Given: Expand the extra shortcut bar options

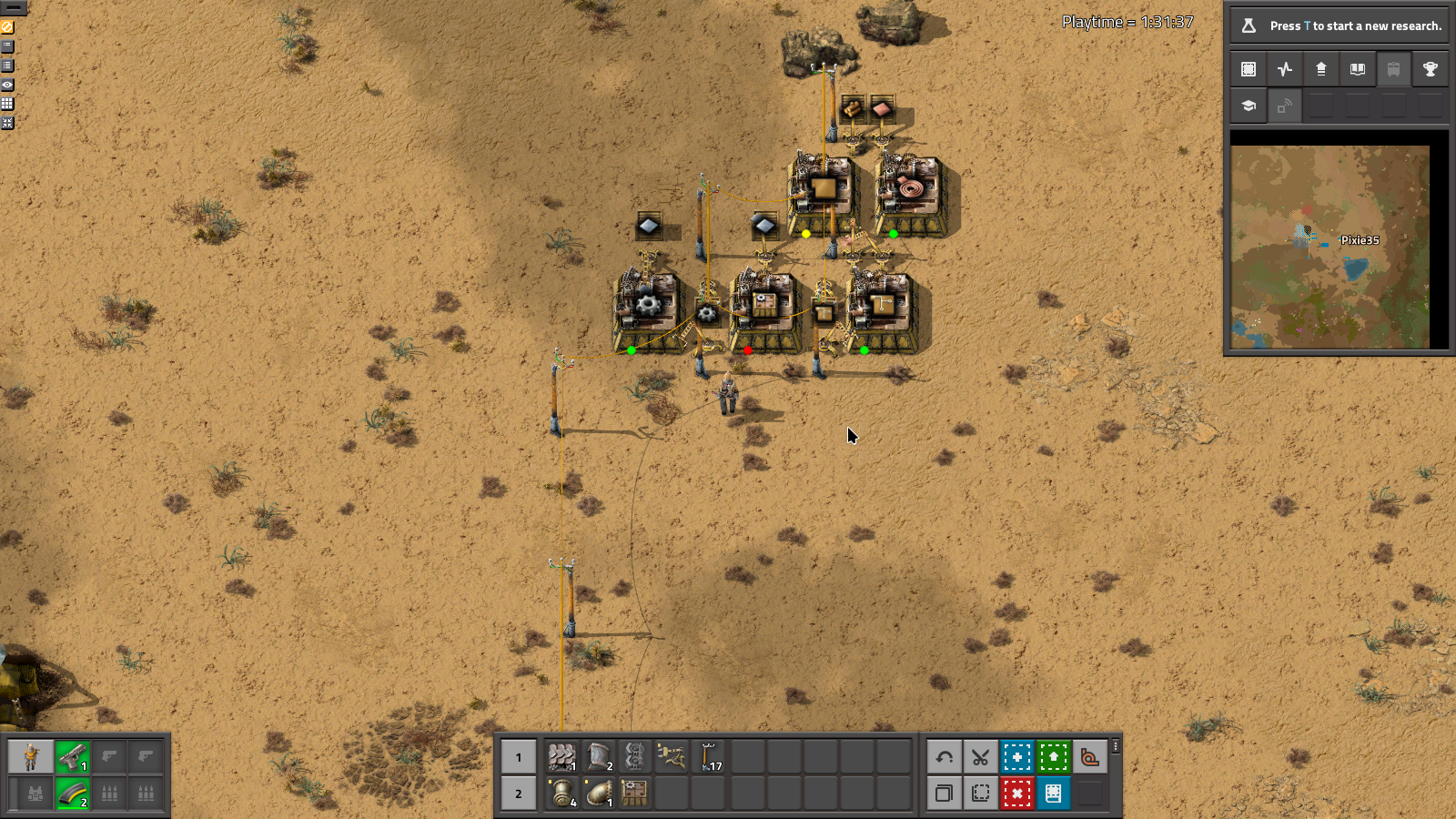Looking at the screenshot, I should click(1116, 747).
